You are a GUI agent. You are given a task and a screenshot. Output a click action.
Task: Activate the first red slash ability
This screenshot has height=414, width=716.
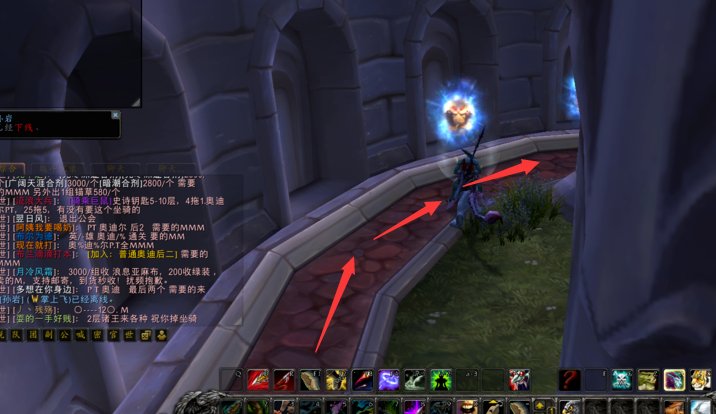(x=259, y=381)
